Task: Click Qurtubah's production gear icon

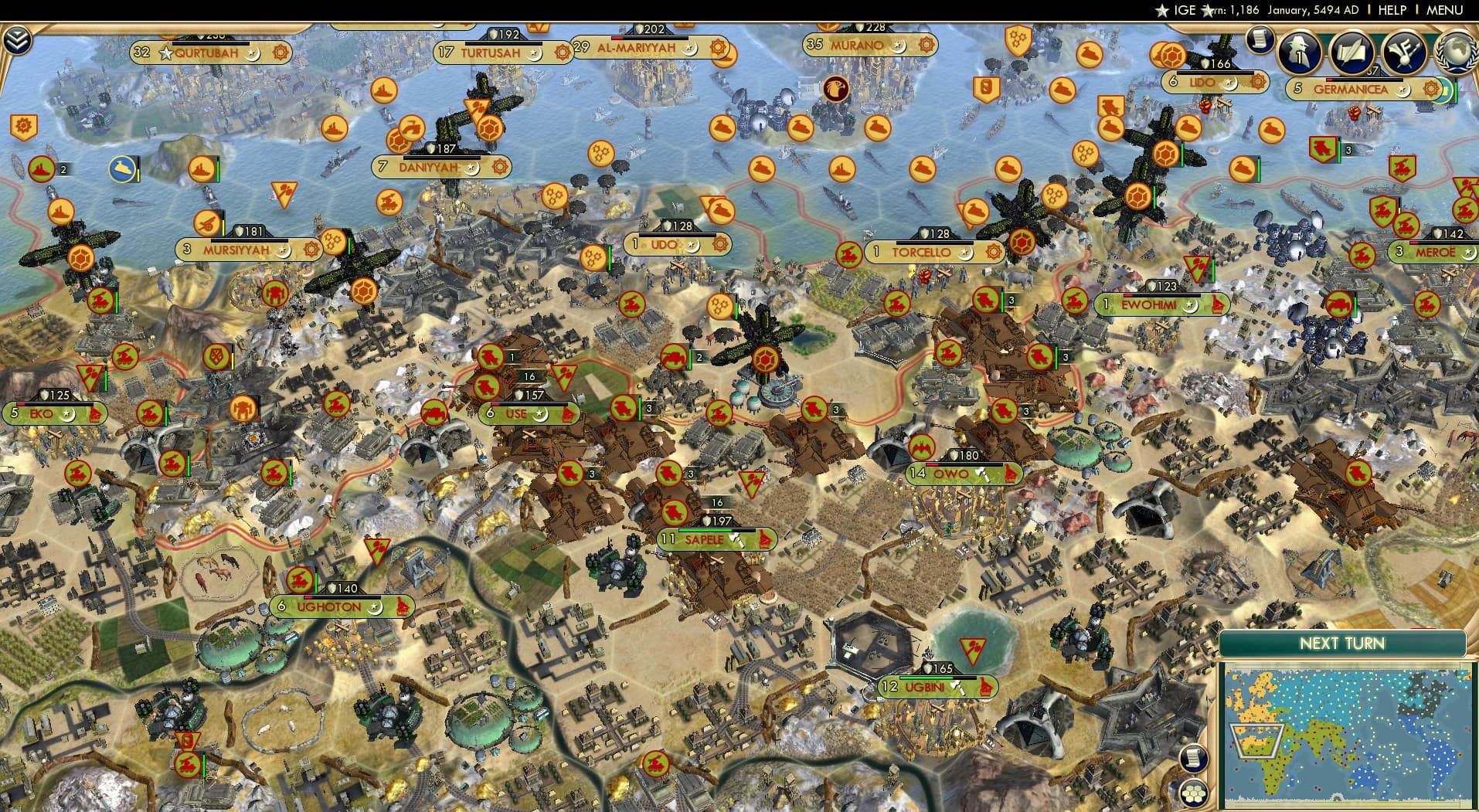Action: 278,53
